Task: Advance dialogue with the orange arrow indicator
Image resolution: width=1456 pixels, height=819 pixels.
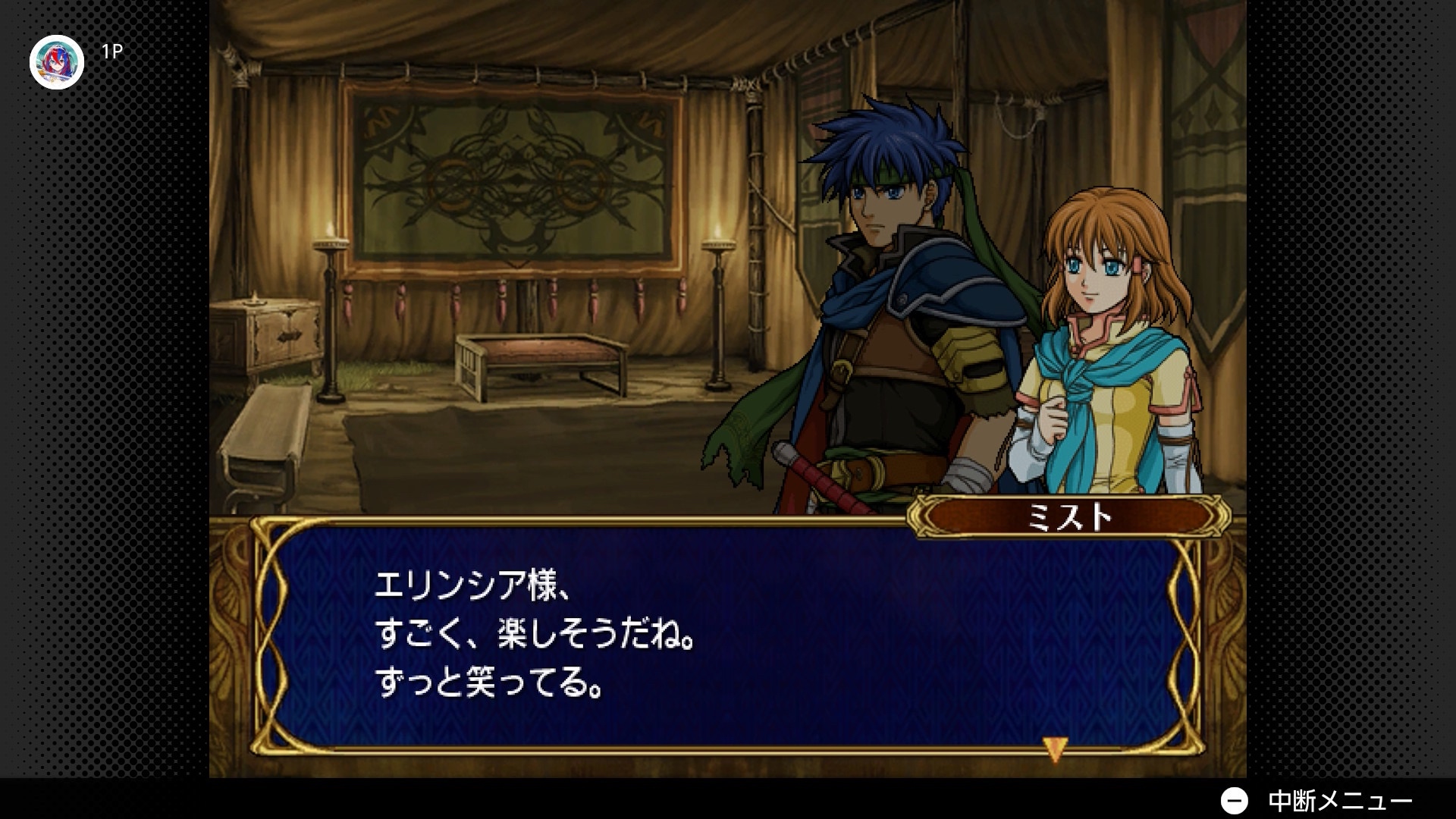Action: (x=1055, y=748)
